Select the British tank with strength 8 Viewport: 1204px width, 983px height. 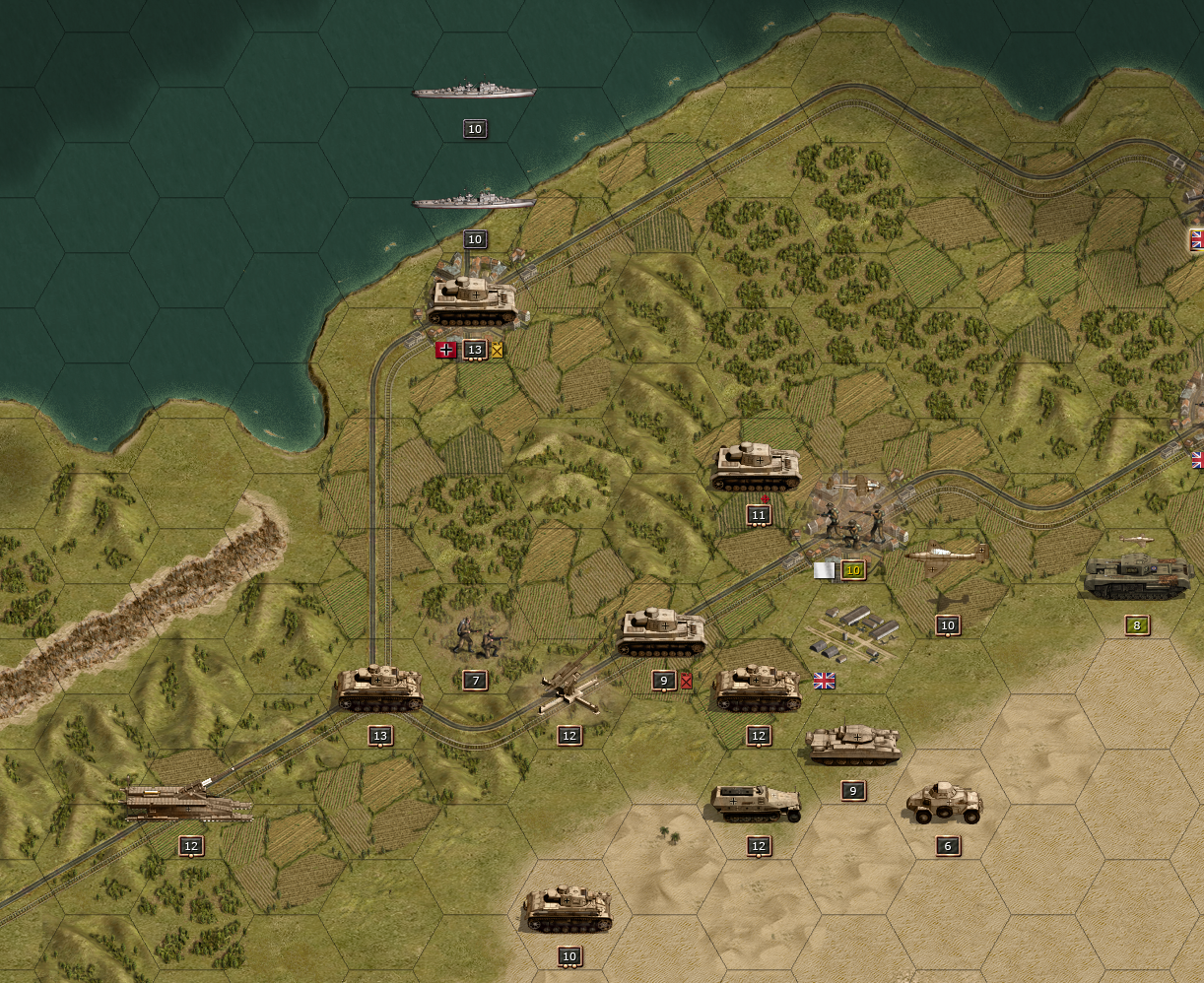click(1137, 577)
